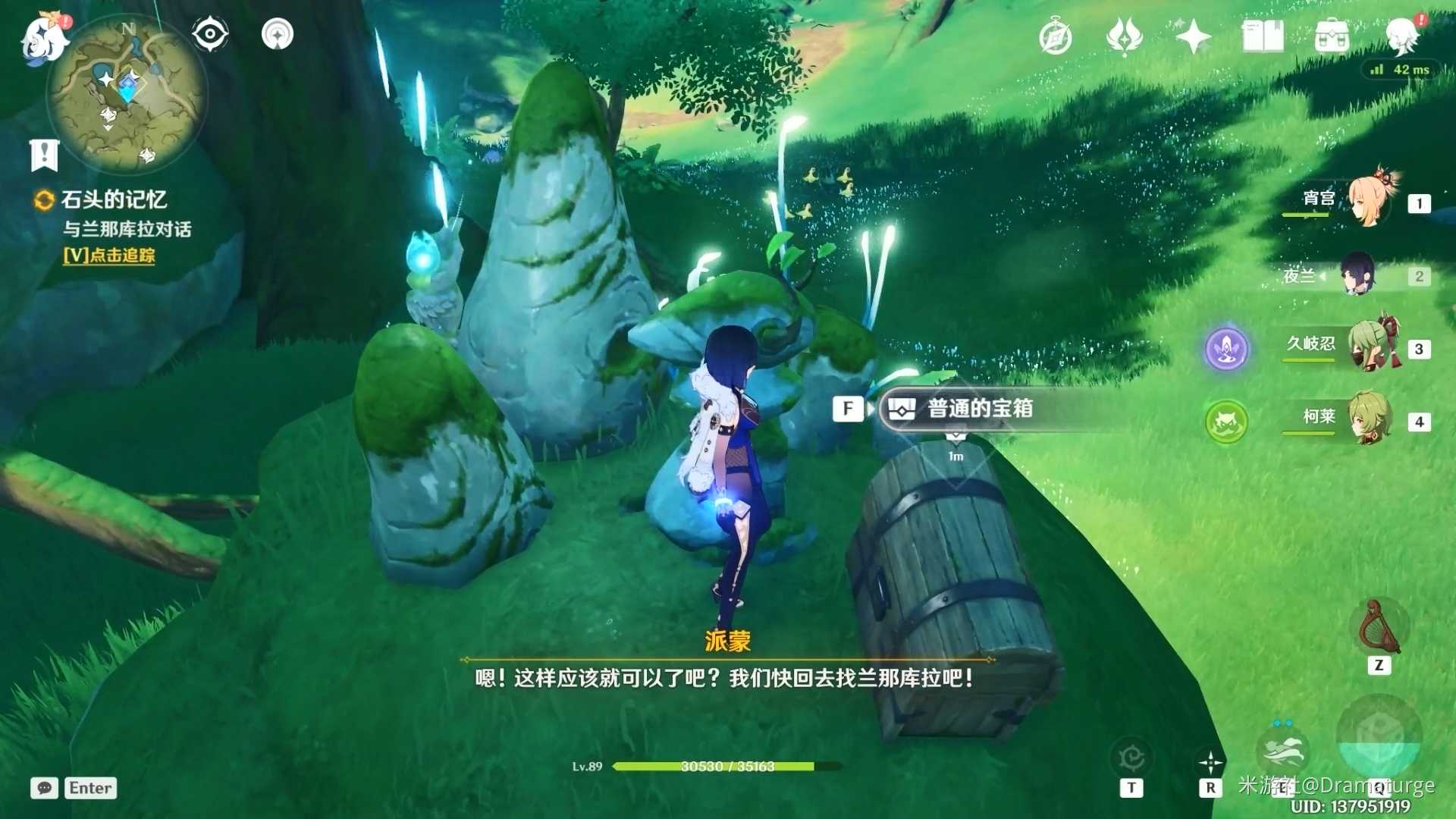Open the quest details via exclamation scroll icon

click(45, 155)
